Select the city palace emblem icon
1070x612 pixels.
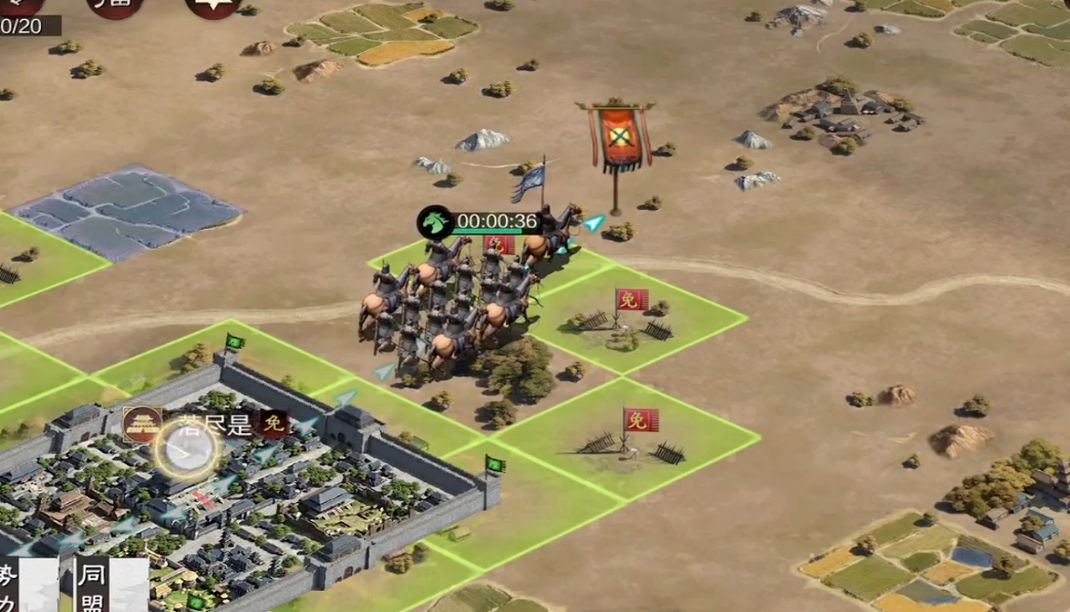point(142,424)
